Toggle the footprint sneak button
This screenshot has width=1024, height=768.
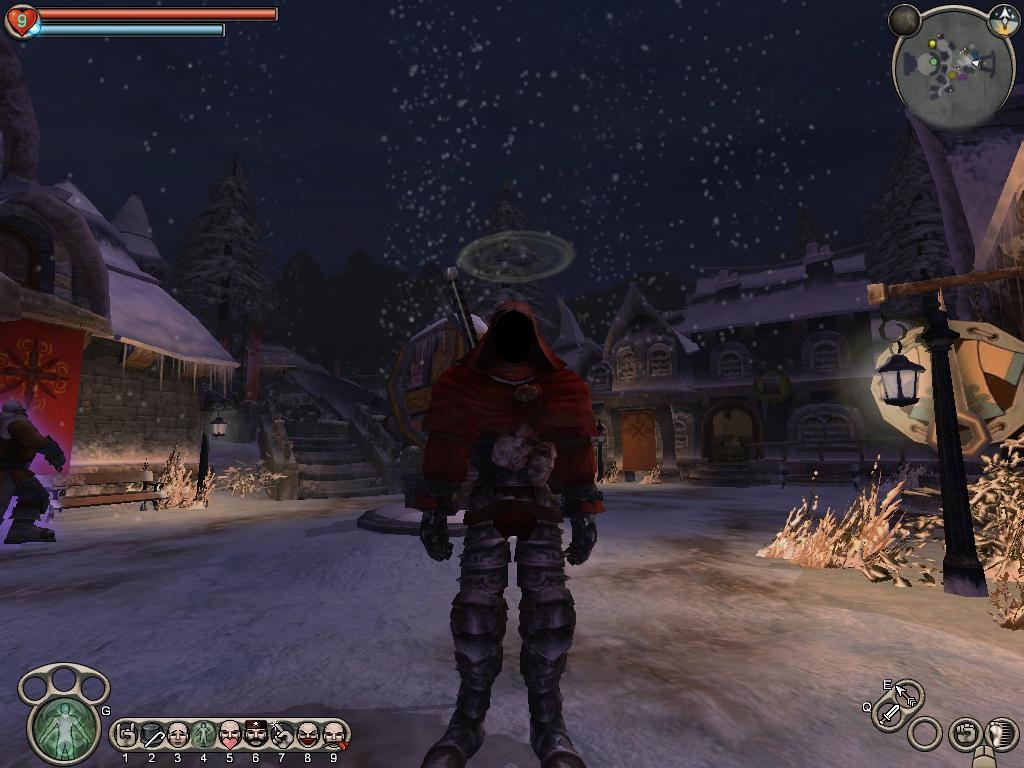click(x=999, y=734)
